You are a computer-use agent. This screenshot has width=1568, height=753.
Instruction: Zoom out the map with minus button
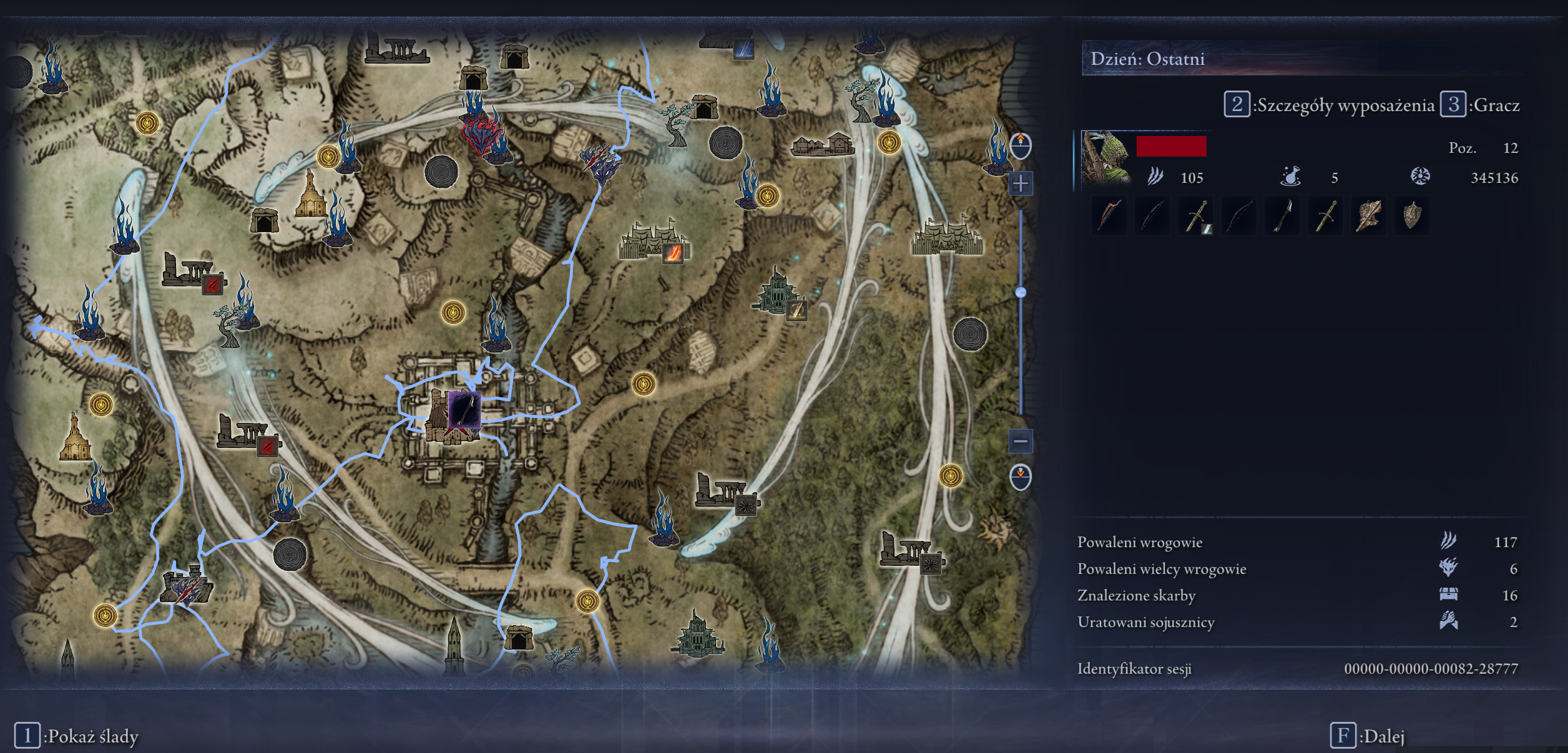click(x=1021, y=442)
